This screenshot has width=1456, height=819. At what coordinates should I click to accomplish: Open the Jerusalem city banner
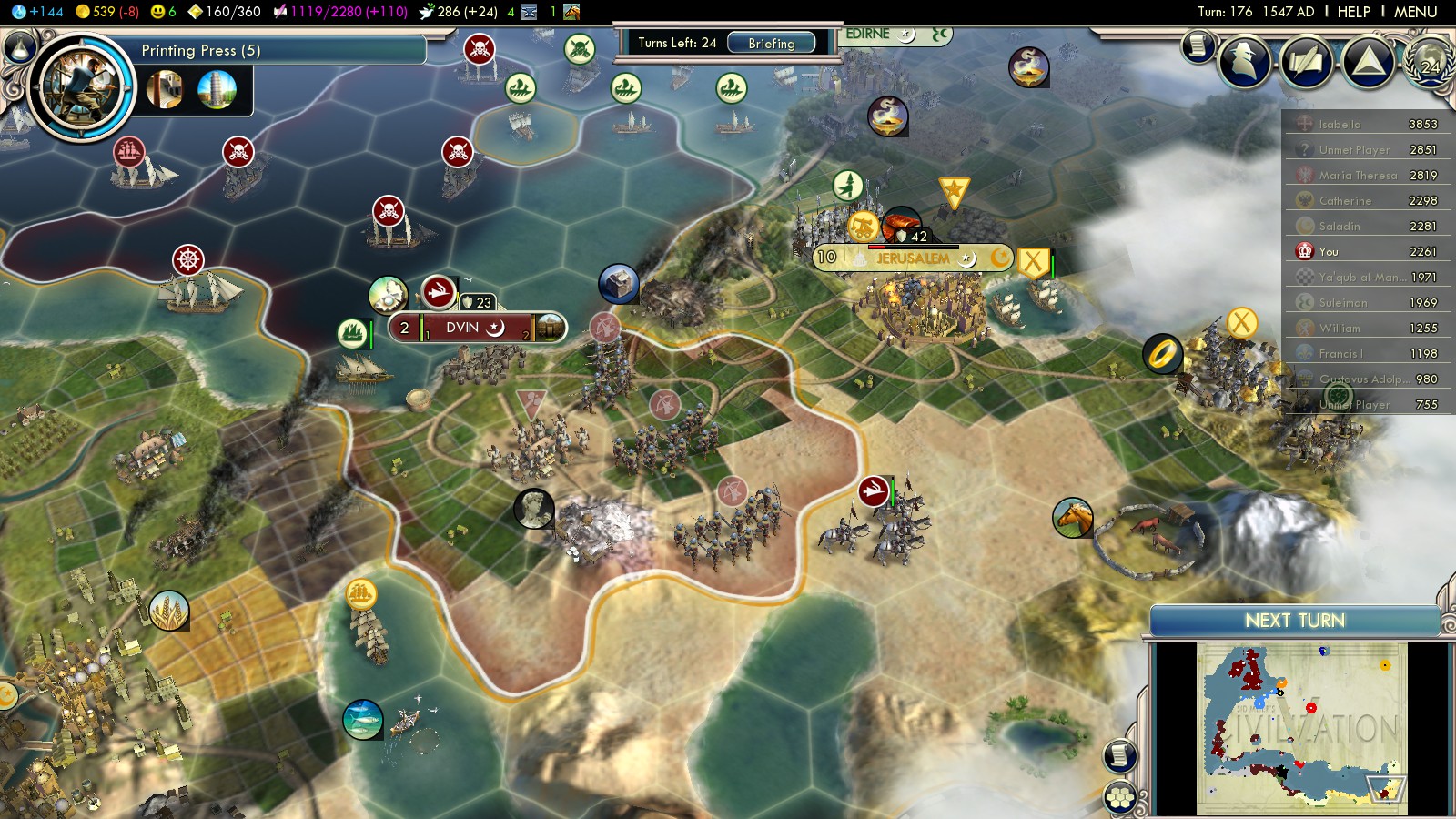click(912, 258)
